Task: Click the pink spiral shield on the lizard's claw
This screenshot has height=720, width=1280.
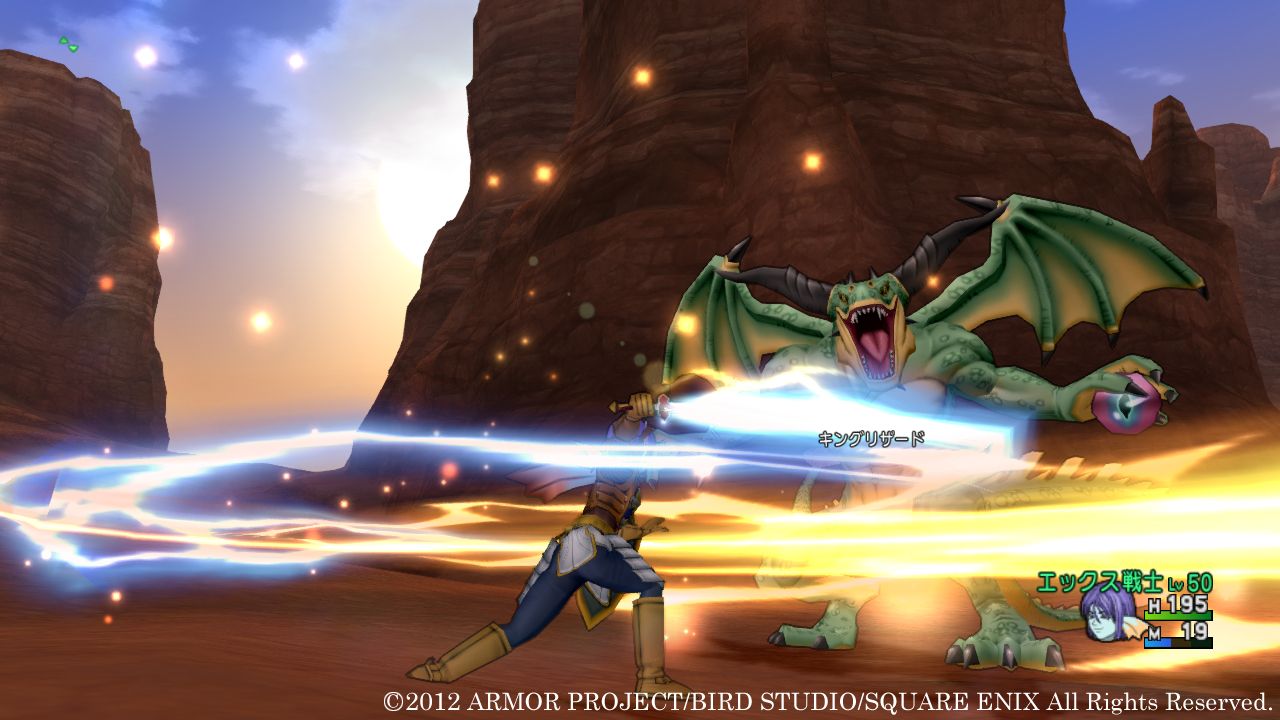Action: pyautogui.click(x=1125, y=405)
